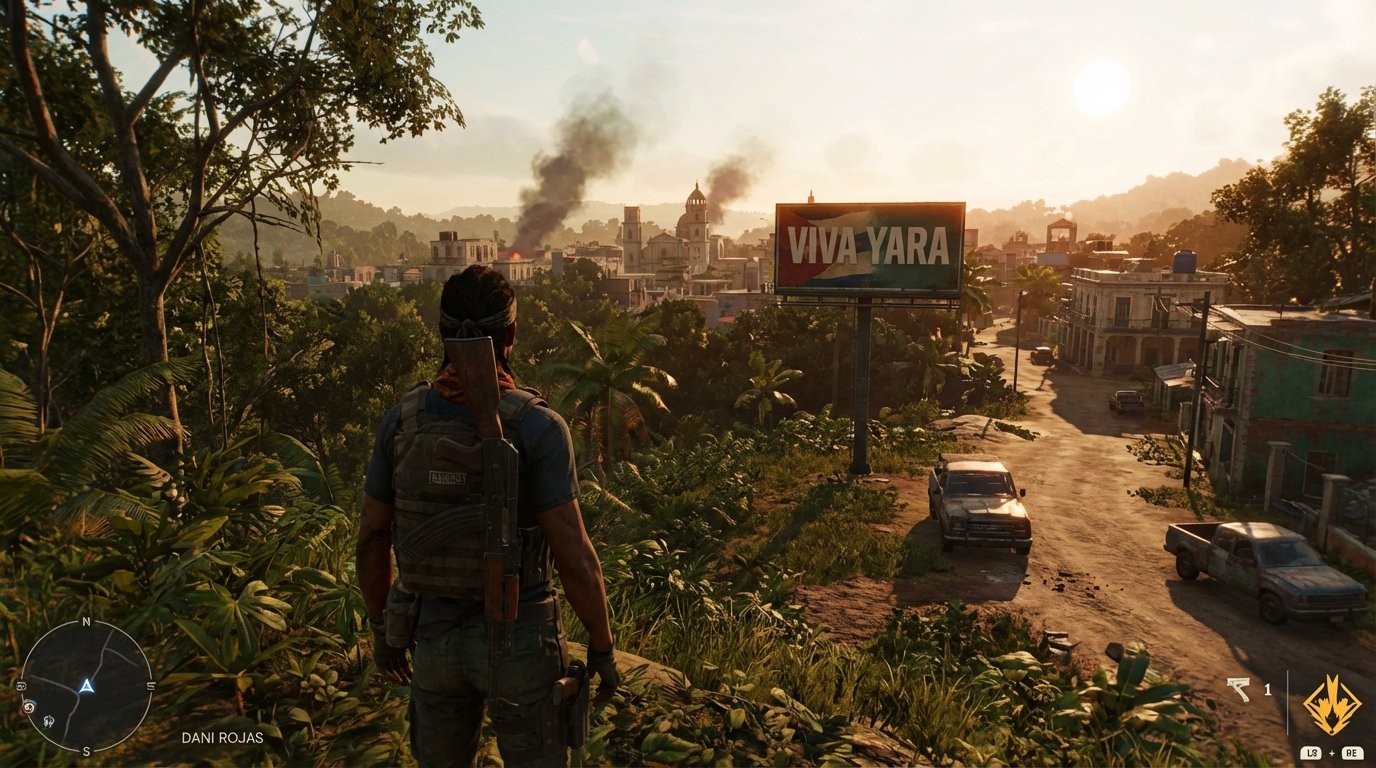Click the player arrow marker on the minimap
Viewport: 1376px width, 768px height.
point(87,686)
